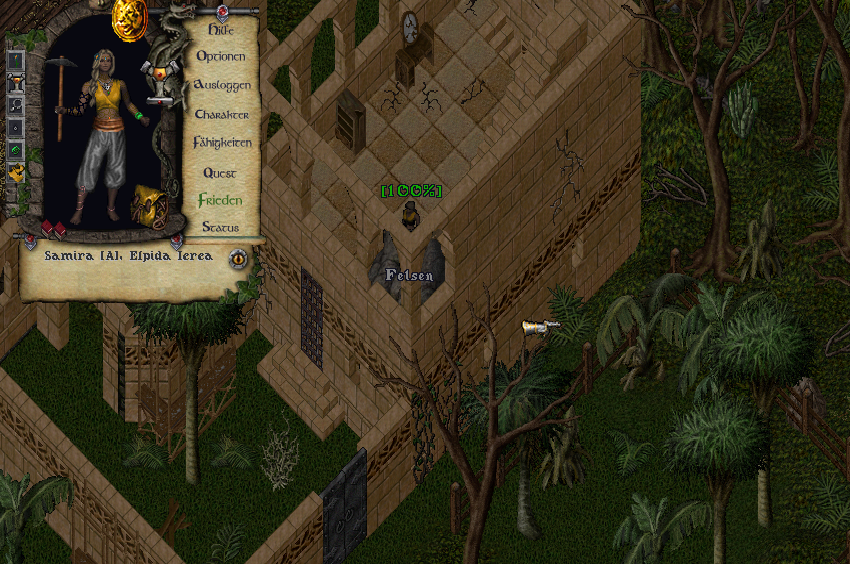This screenshot has height=565, width=850.
Task: Open the red spellbooks at character's feet
Action: click(52, 228)
